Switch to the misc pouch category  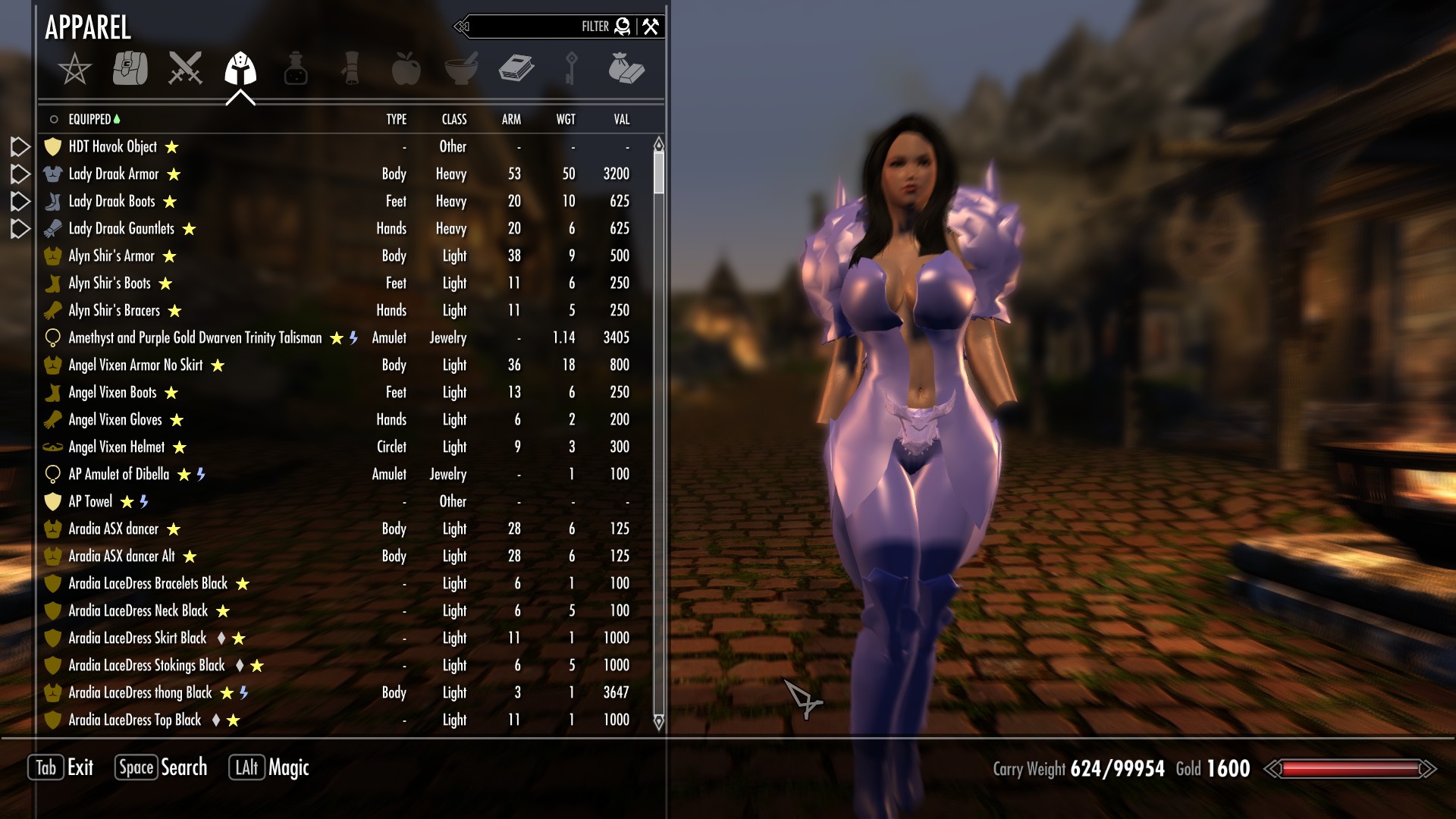coord(626,68)
